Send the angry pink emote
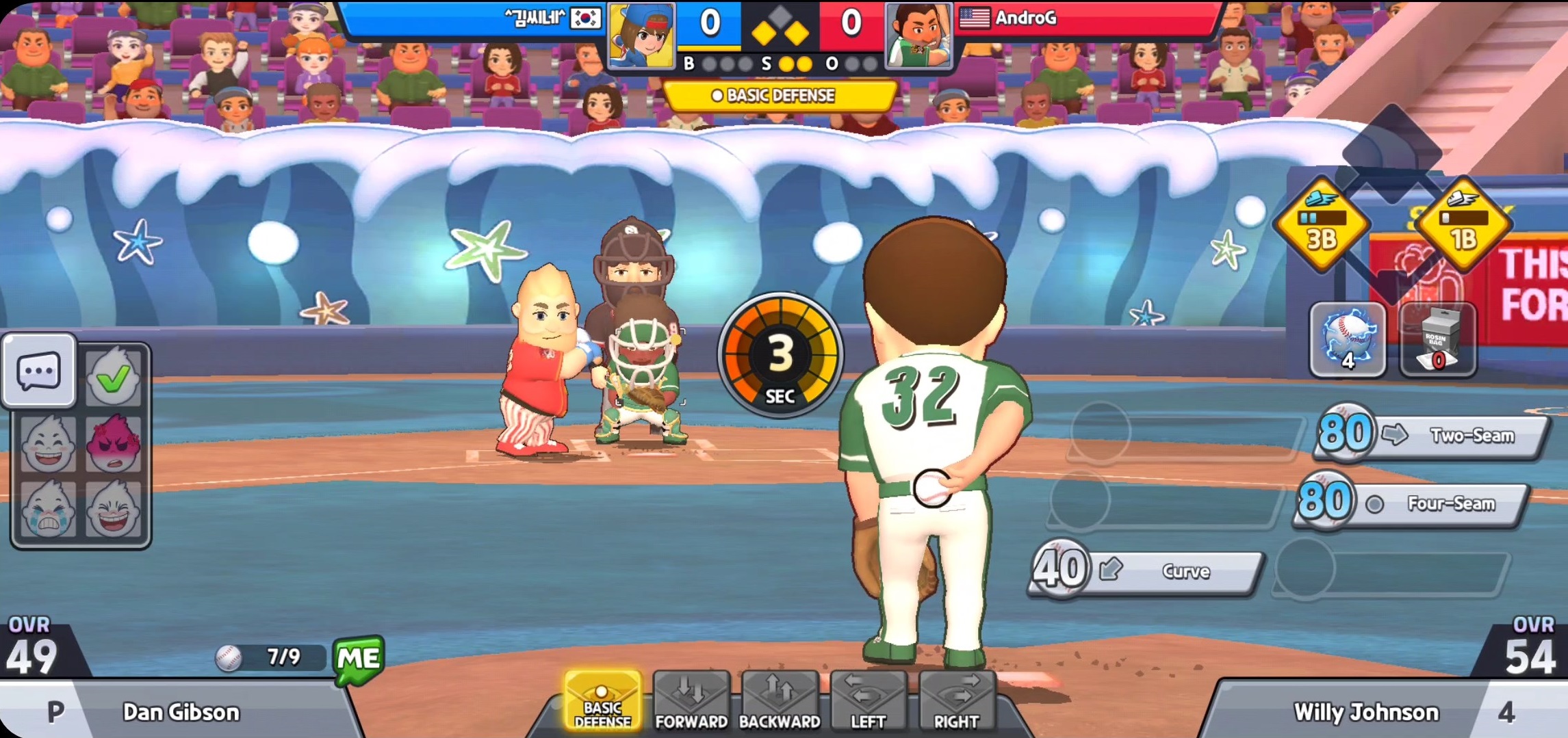Screen dimensions: 1568x738 pyautogui.click(x=114, y=444)
